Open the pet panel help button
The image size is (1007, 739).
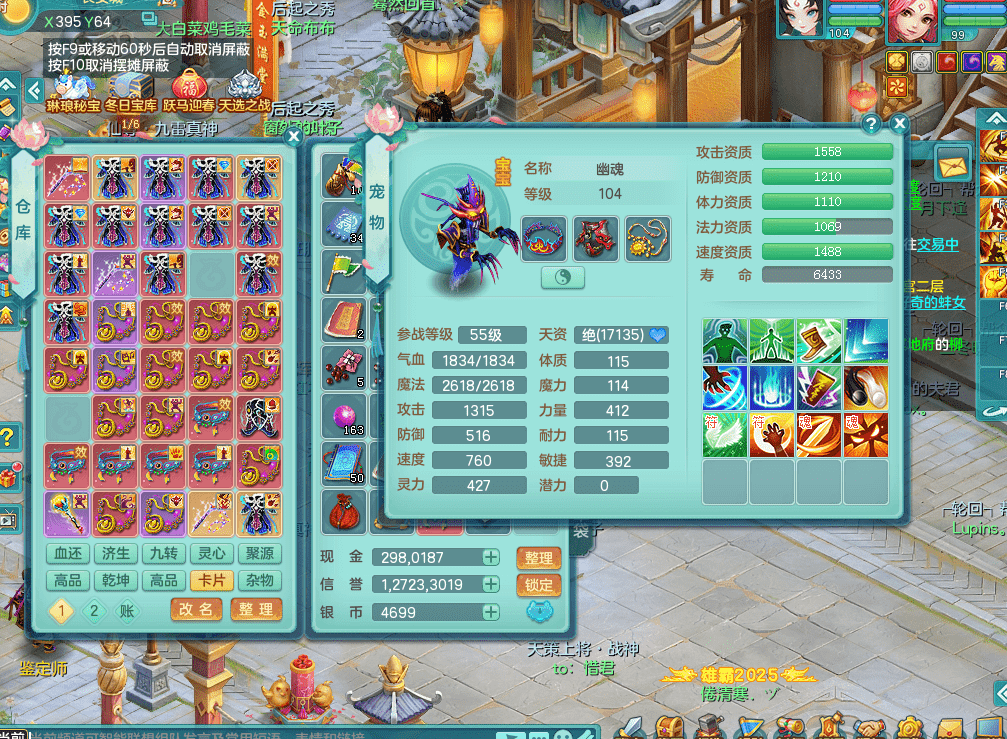tap(871, 124)
